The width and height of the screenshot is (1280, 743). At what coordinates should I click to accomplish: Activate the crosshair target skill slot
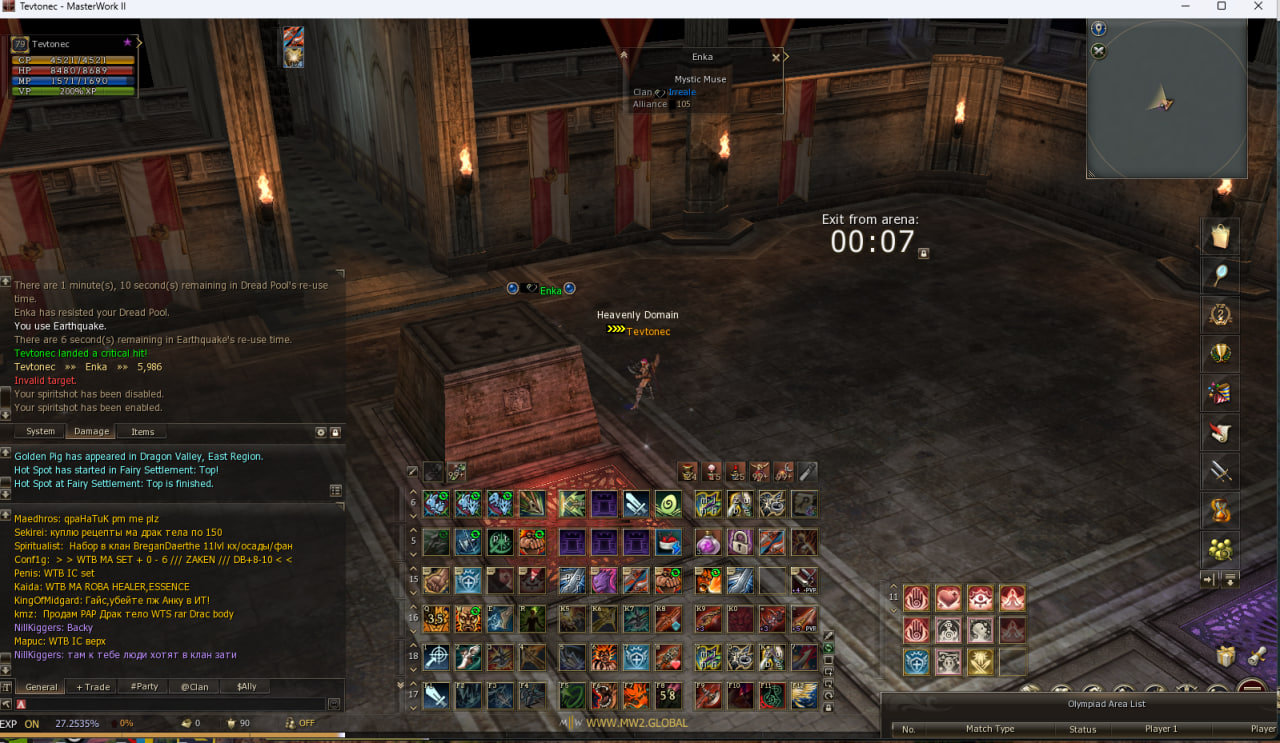(436, 657)
